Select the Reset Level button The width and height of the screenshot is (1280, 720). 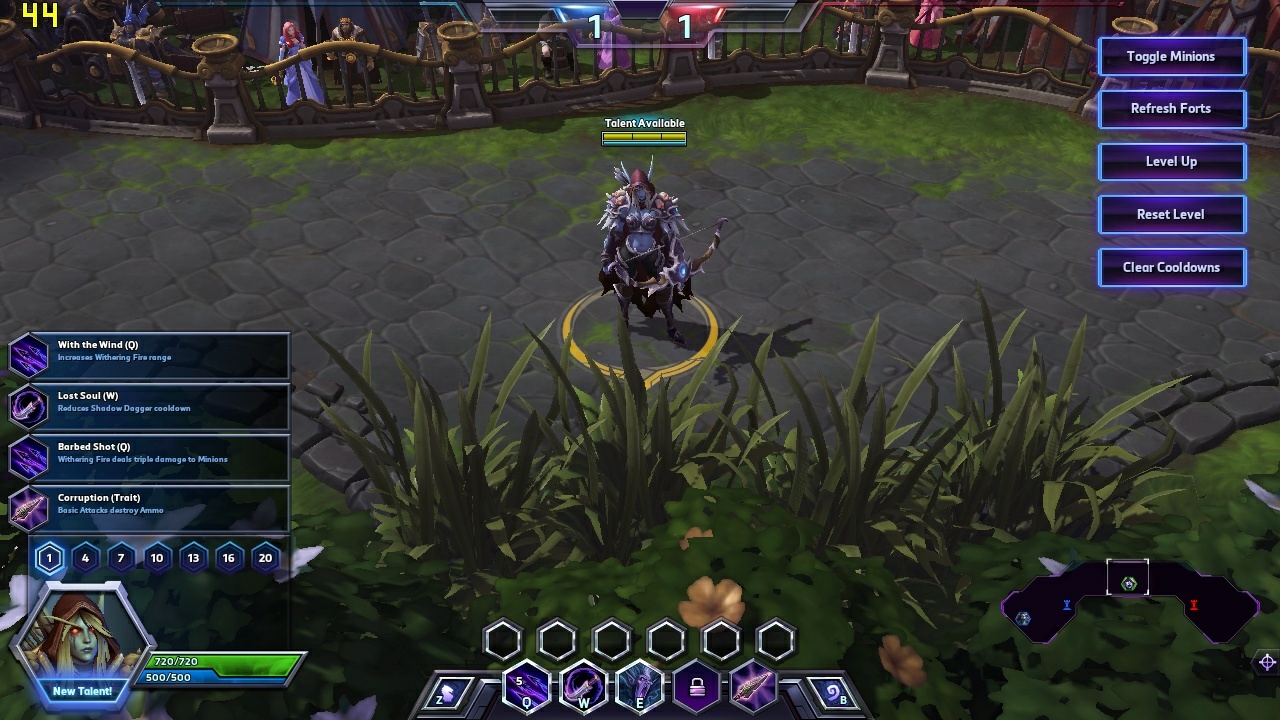tap(1171, 215)
